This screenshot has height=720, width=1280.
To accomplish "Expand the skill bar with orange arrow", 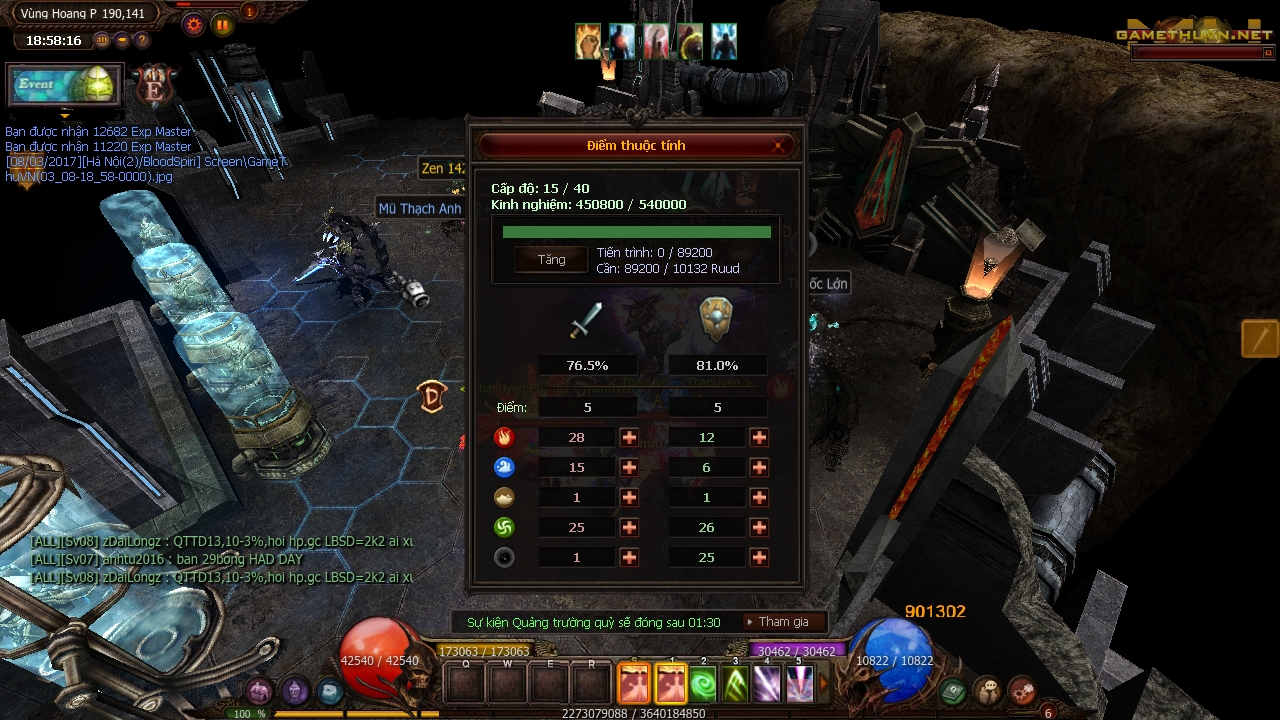I will [x=825, y=683].
